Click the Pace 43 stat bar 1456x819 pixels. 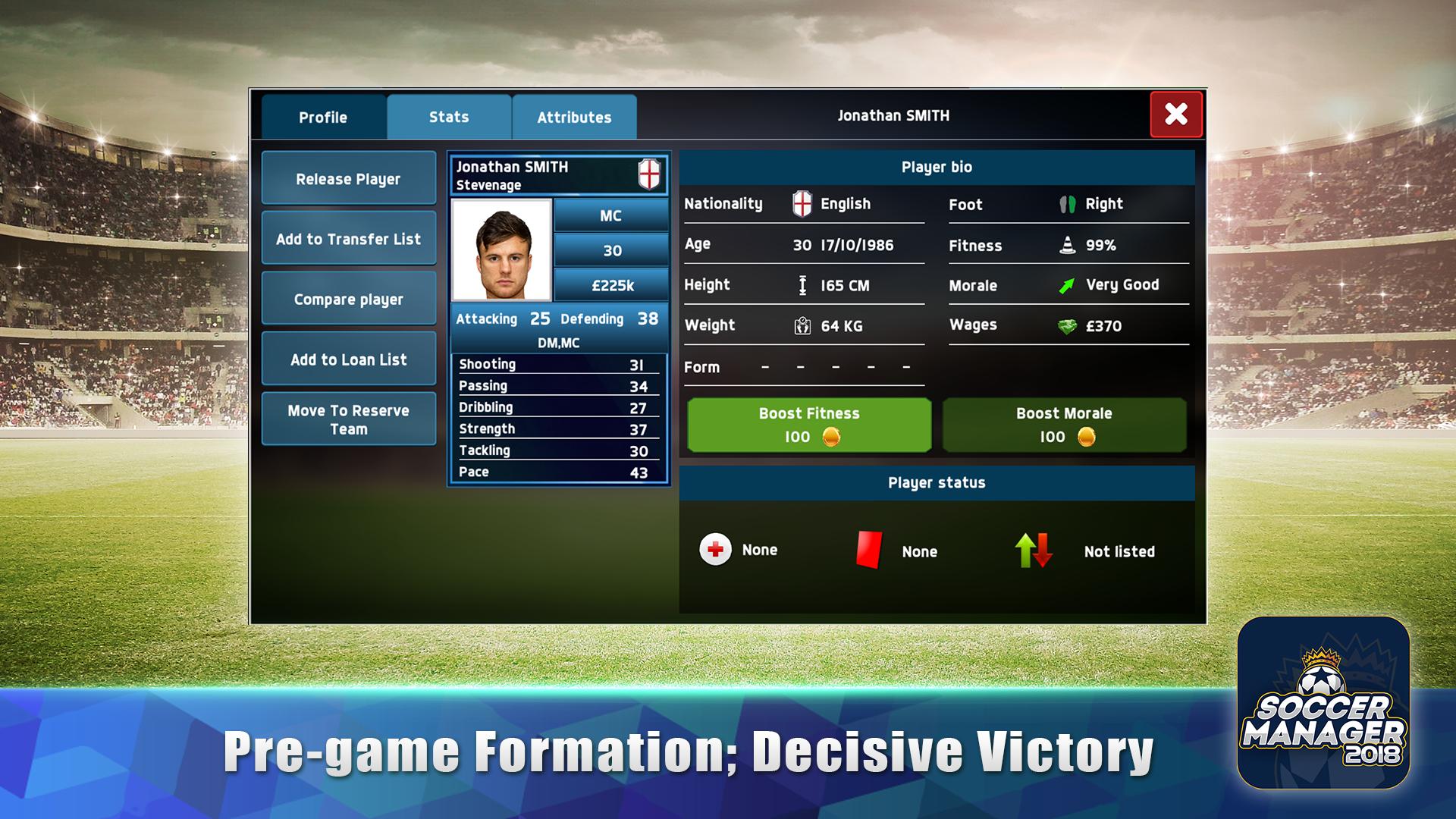(557, 471)
